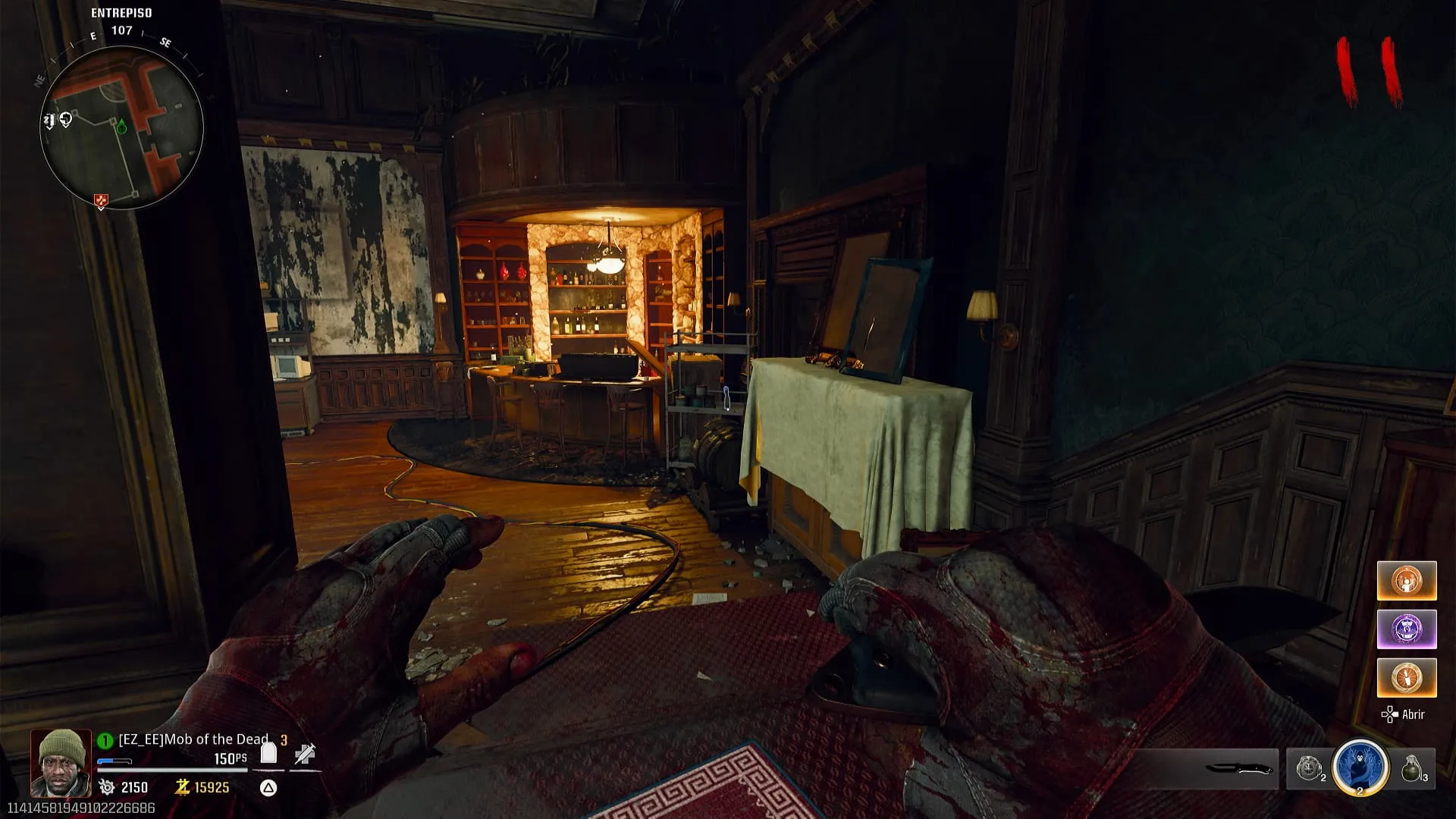The width and height of the screenshot is (1456, 819).
Task: Click the green player arrow on minimap
Action: click(x=121, y=126)
